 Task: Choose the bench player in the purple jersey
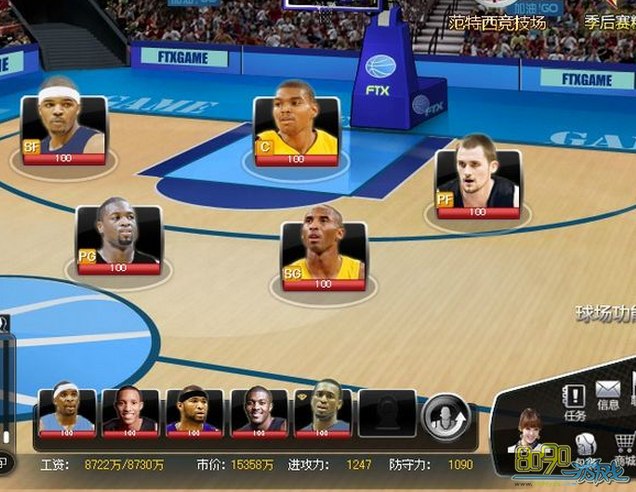tap(193, 410)
